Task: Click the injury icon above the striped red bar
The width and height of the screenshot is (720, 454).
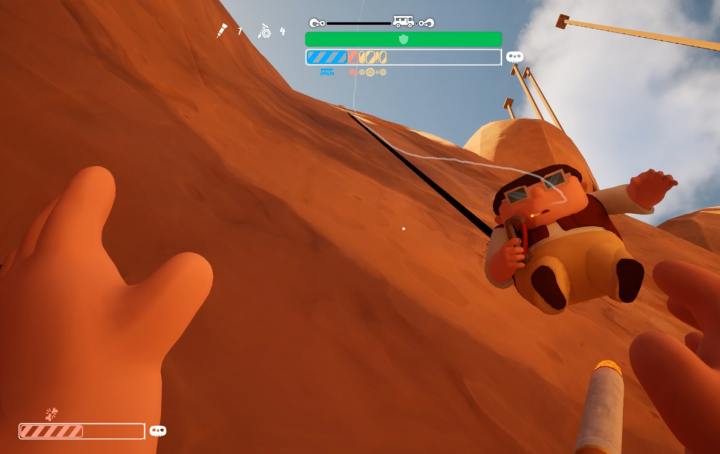Action: click(x=52, y=413)
